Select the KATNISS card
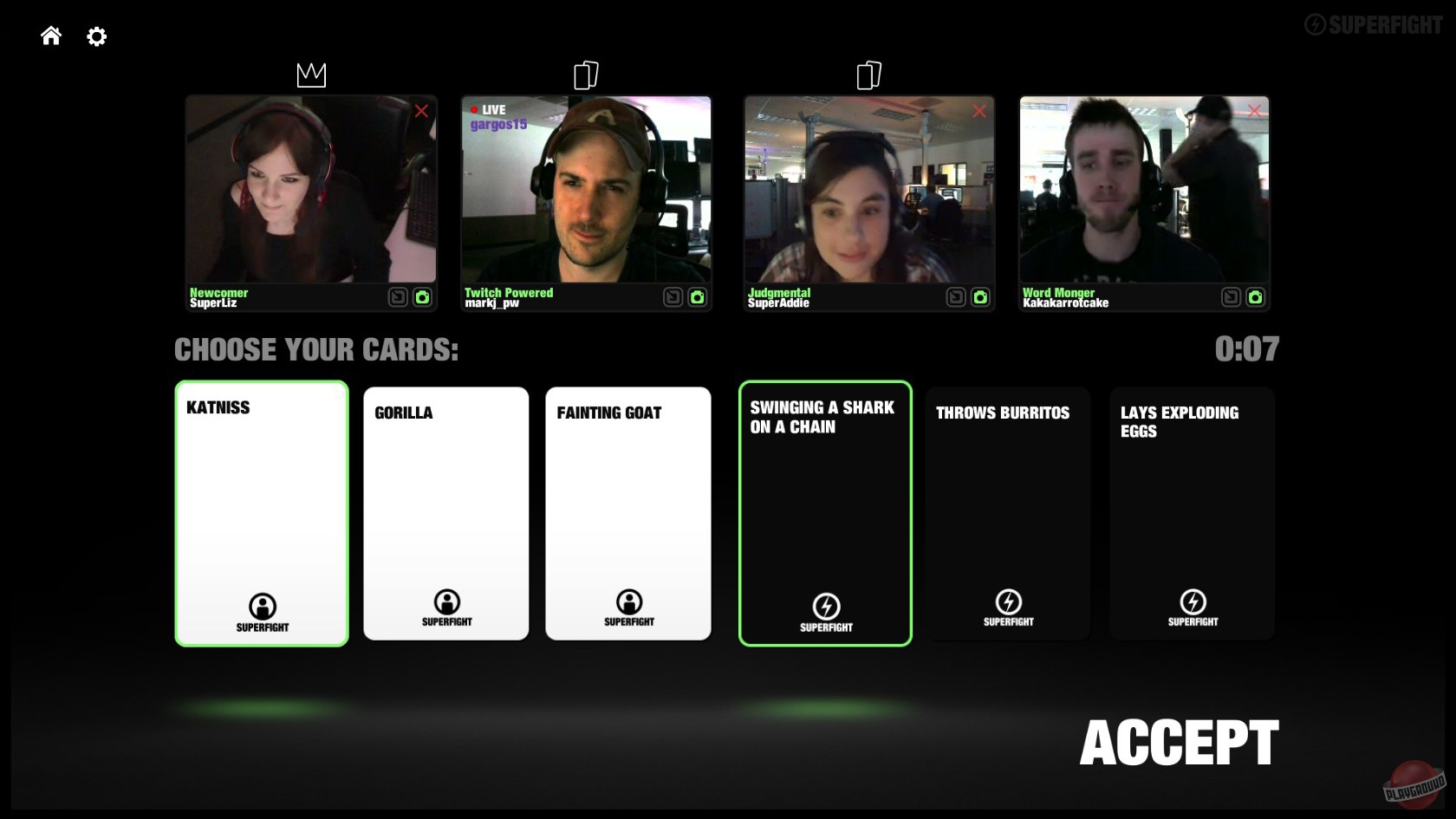Screen dimensions: 1456x819 (262, 513)
